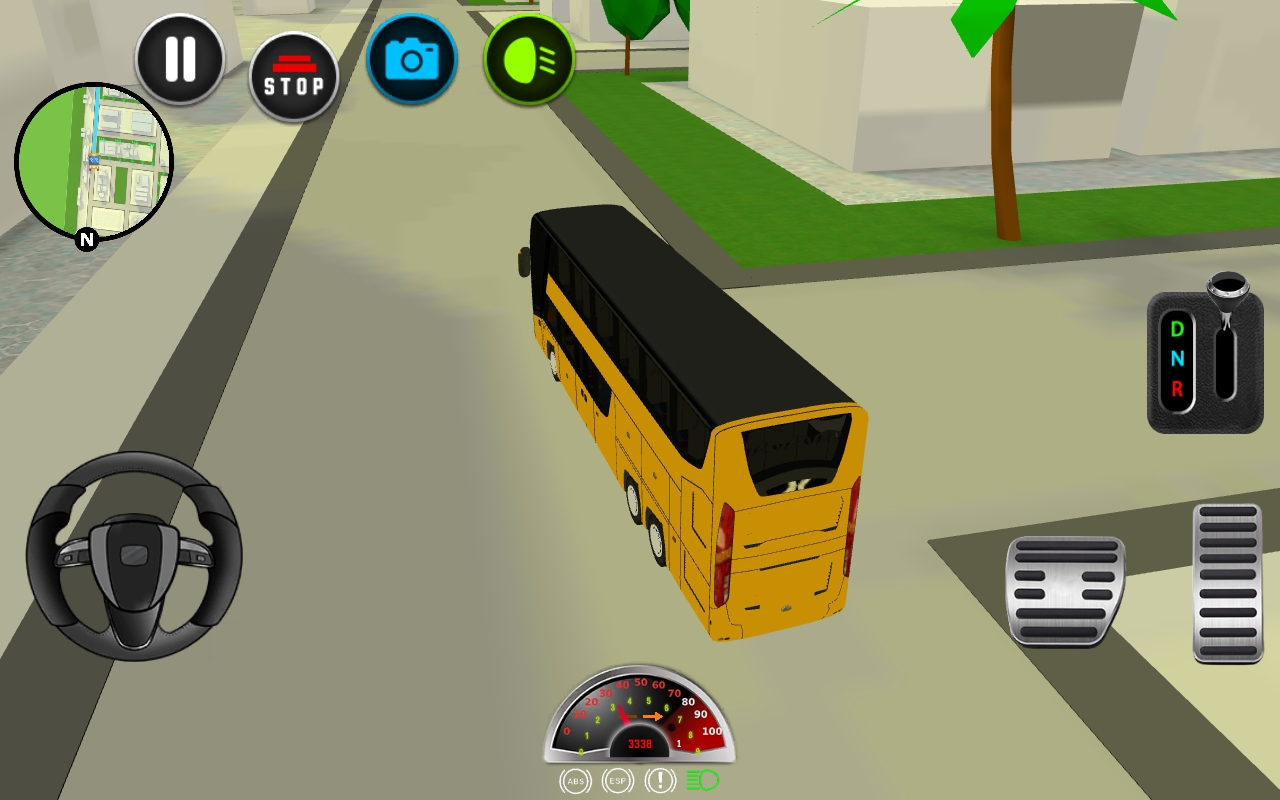Click the warning exclamation indicator
The width and height of the screenshot is (1280, 800).
658,783
